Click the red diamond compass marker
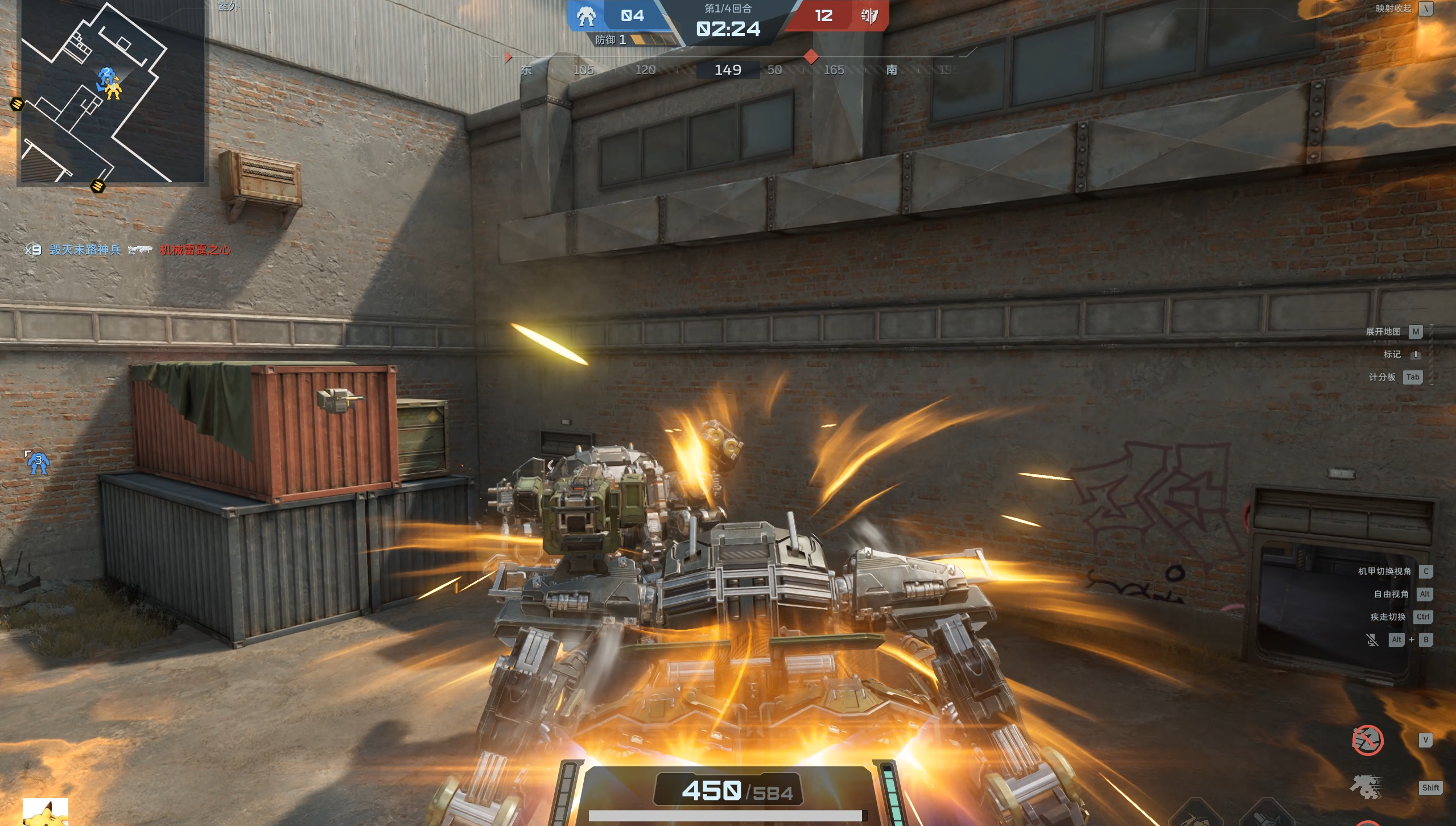Viewport: 1456px width, 826px height. [x=811, y=56]
